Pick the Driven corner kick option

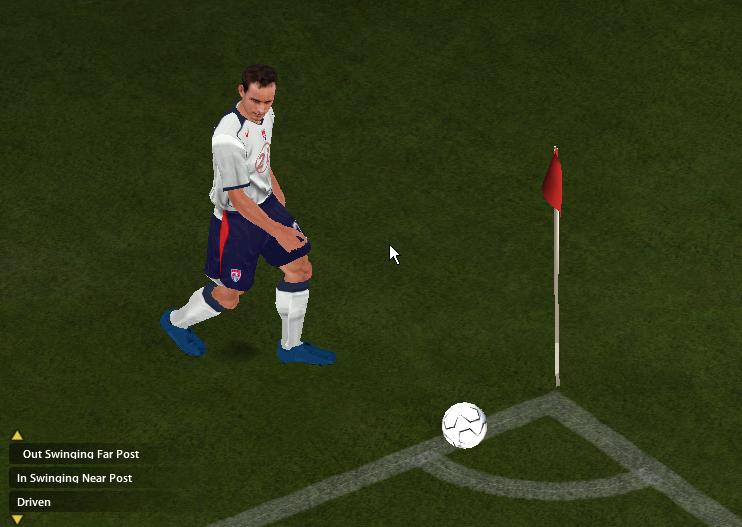pos(34,502)
